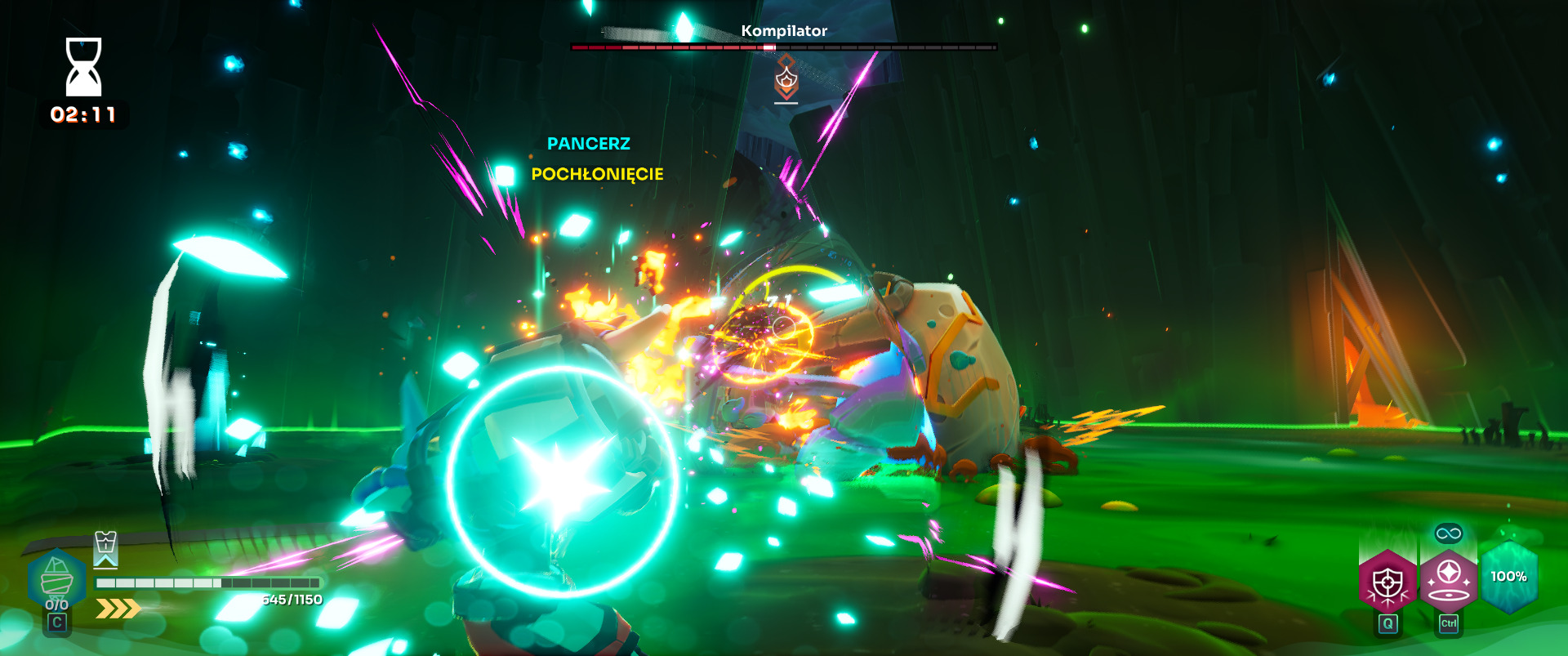This screenshot has height=656, width=1568.
Task: Click the boss marker under Kompilator bar
Action: tap(786, 80)
